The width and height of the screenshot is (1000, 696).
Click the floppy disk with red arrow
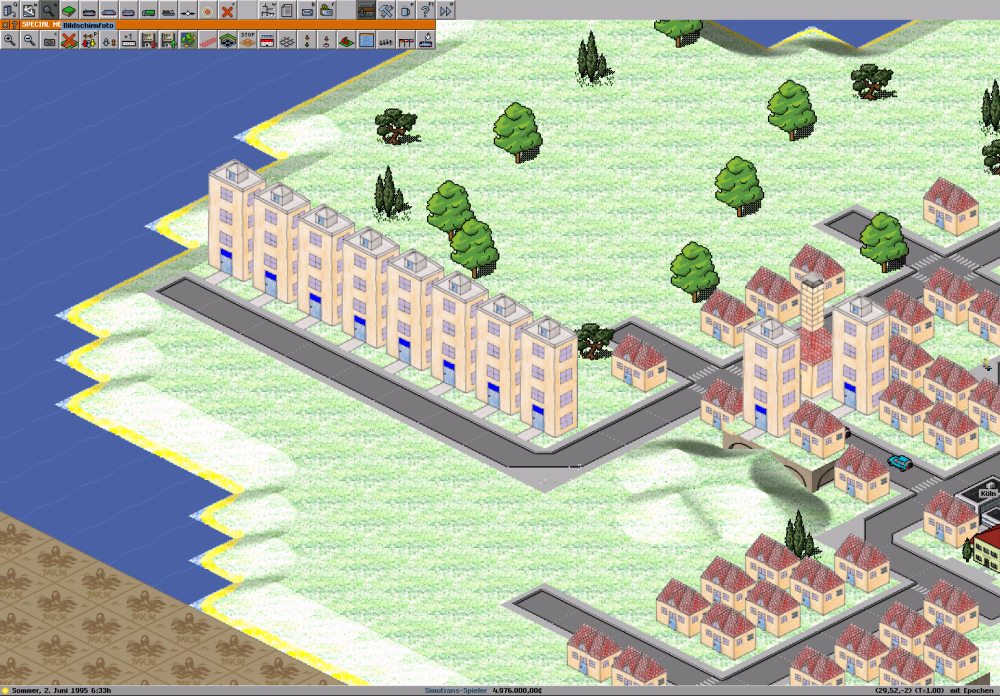coord(148,40)
